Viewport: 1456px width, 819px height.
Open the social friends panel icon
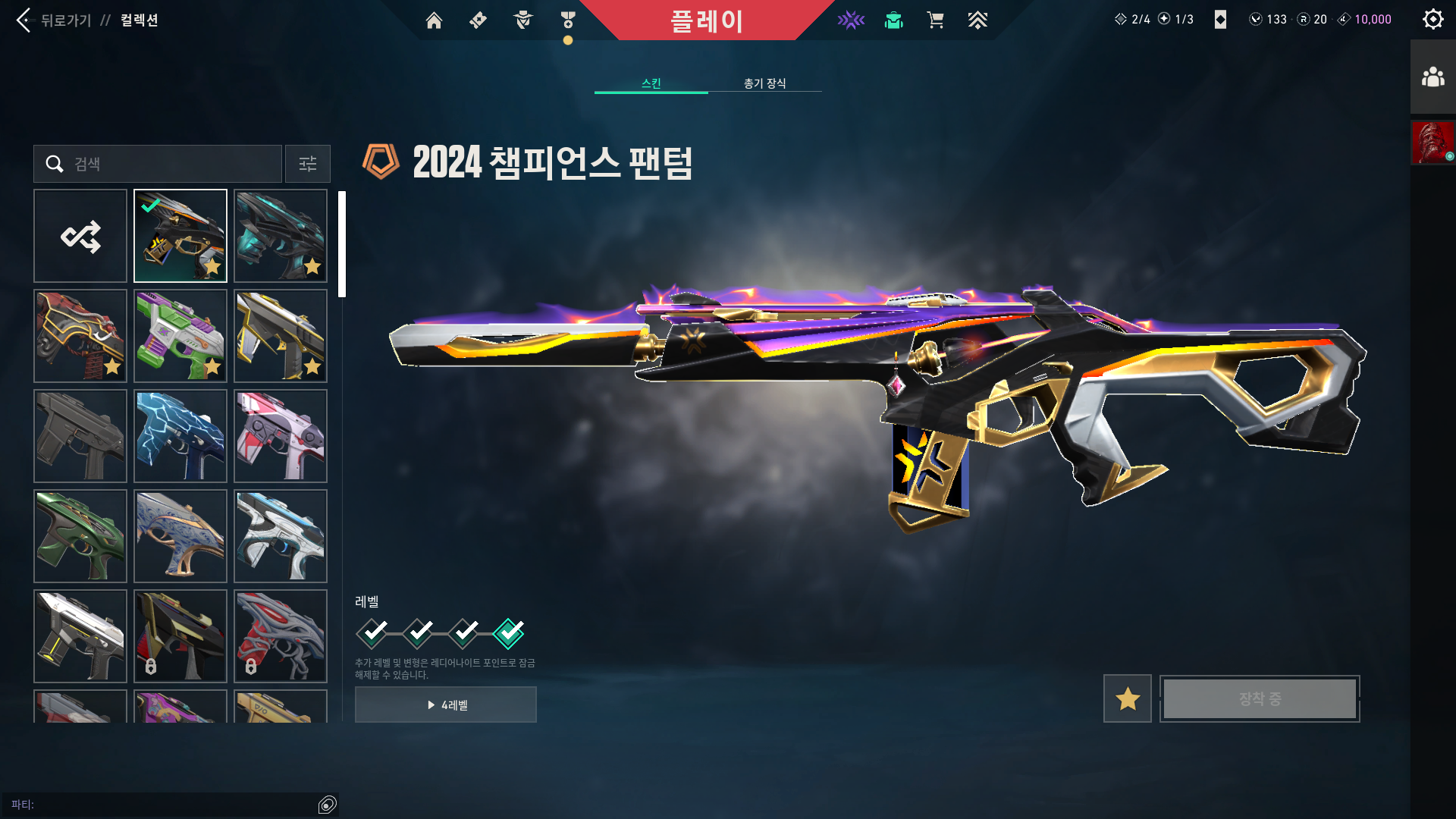[x=1432, y=75]
